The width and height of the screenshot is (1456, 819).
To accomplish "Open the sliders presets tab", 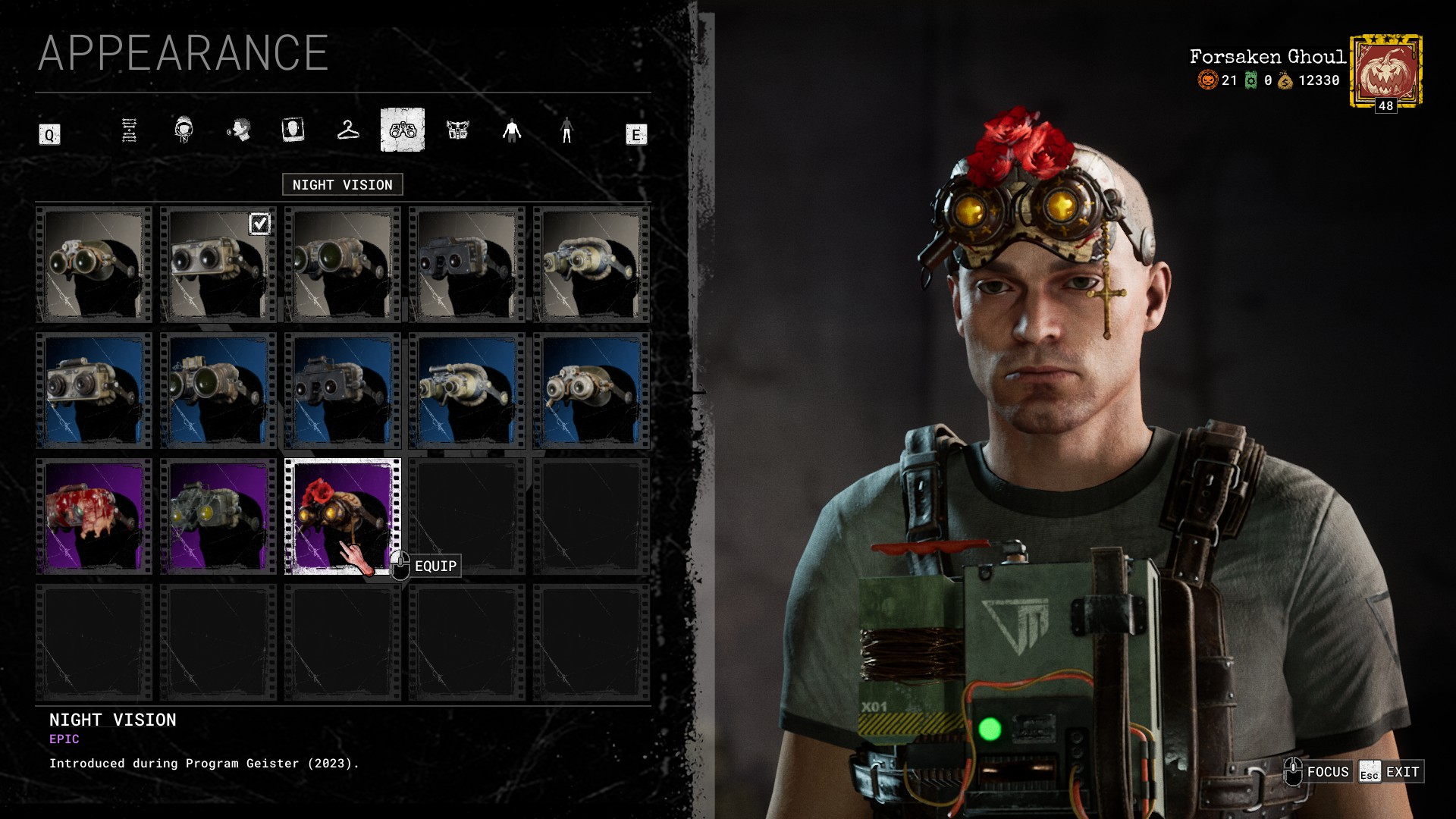I will [x=130, y=130].
